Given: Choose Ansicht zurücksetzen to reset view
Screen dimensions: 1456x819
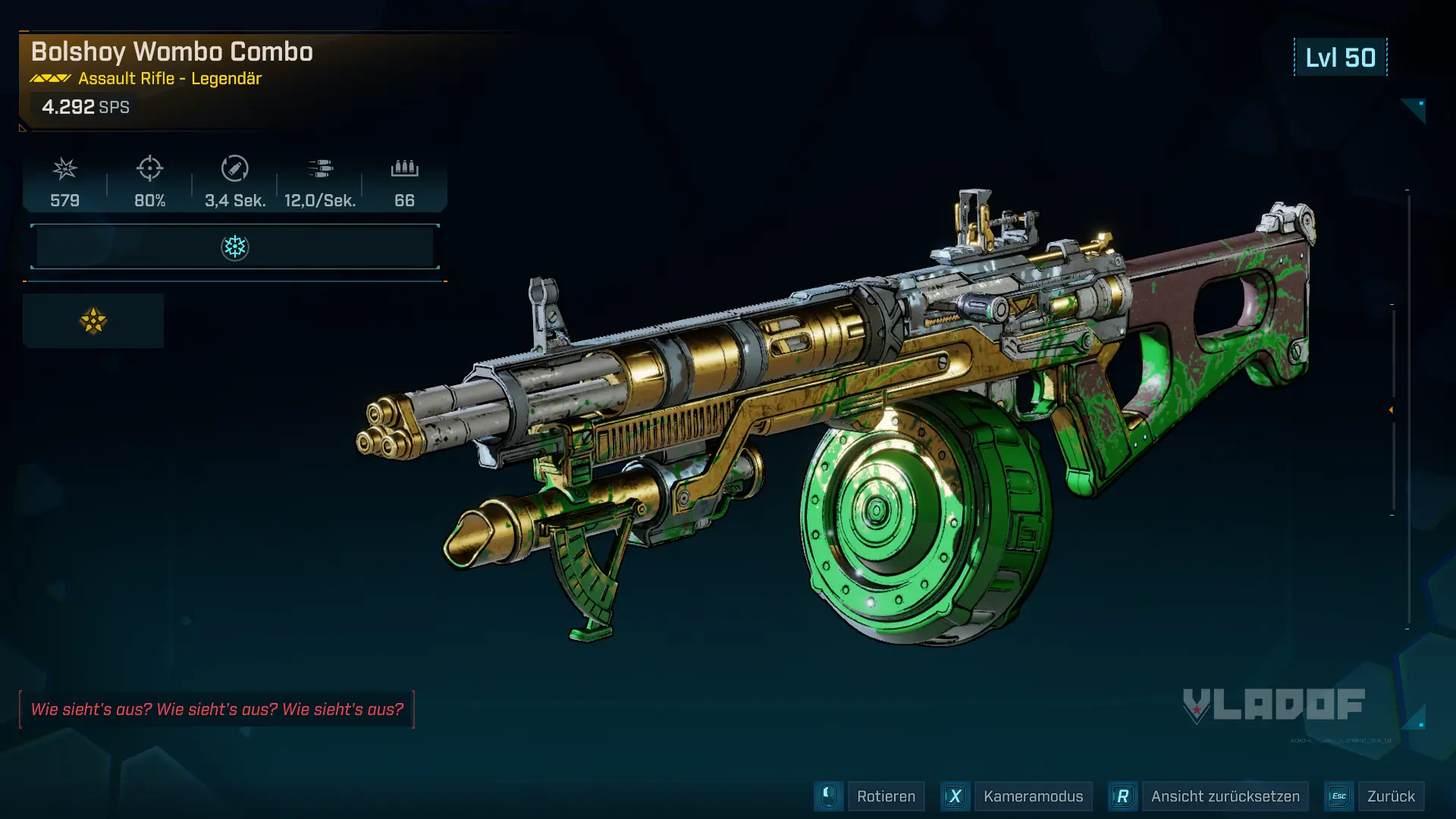Looking at the screenshot, I should pyautogui.click(x=1225, y=796).
